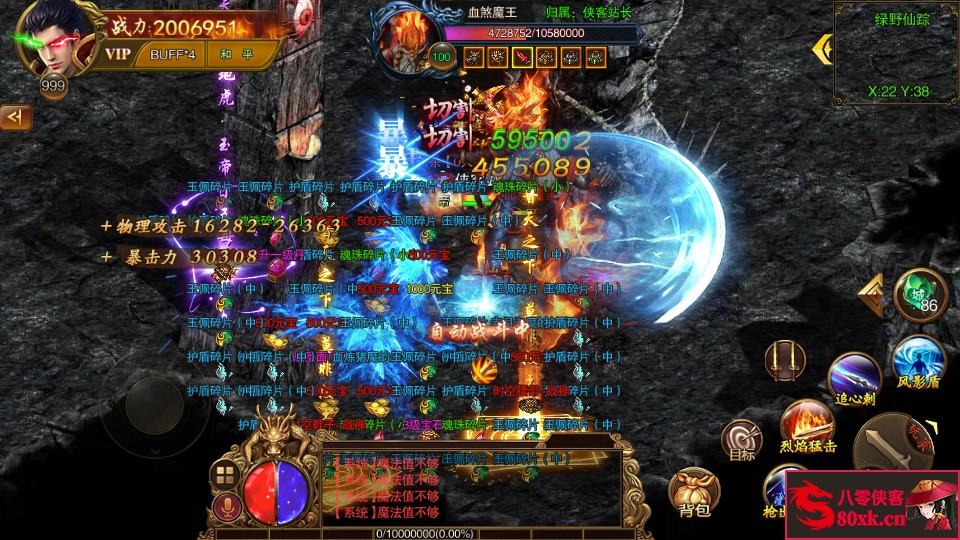The image size is (960, 540).
Task: Show the BUFF*4 status list
Action: (x=173, y=54)
